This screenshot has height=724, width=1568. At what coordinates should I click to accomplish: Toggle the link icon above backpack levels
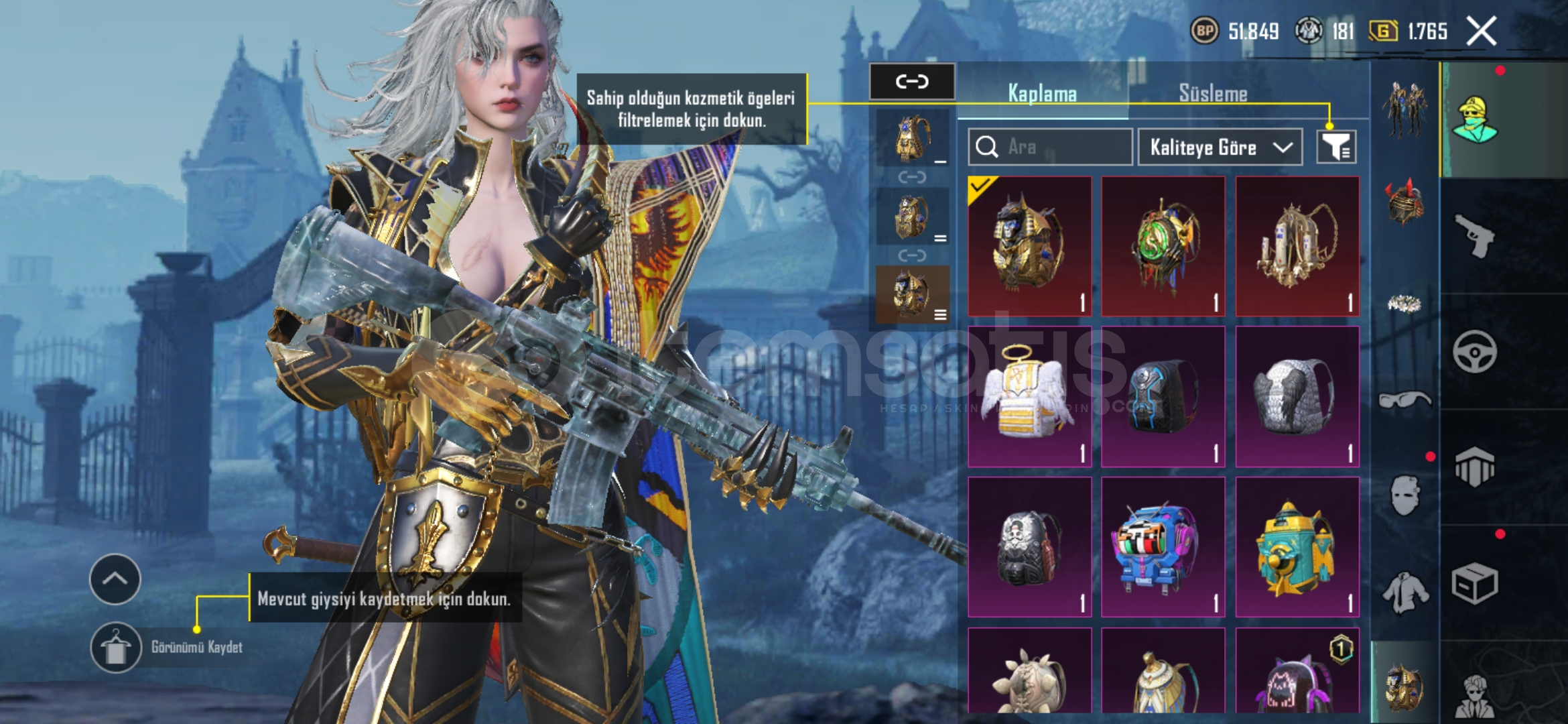click(912, 82)
